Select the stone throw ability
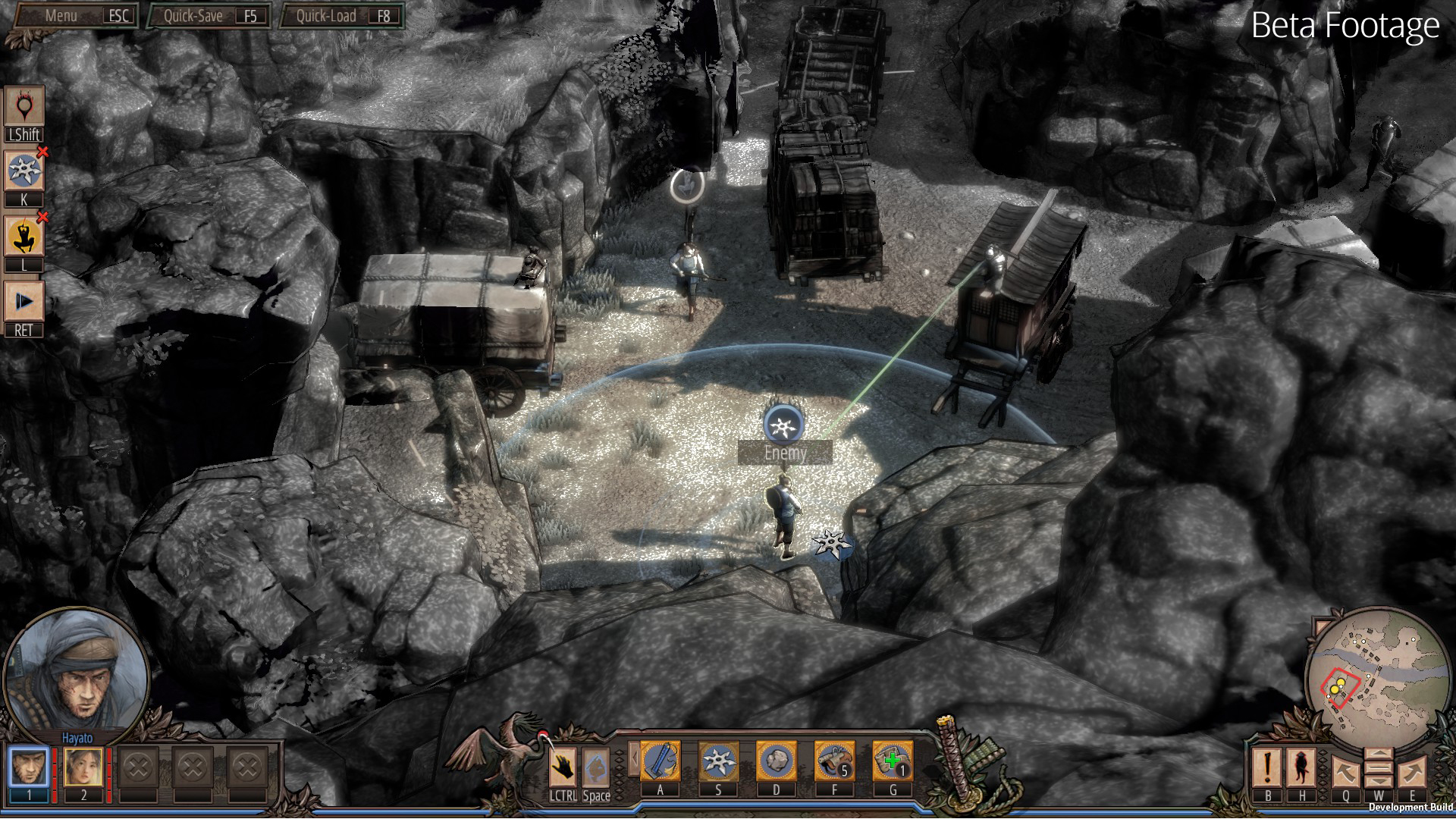 pyautogui.click(x=776, y=761)
